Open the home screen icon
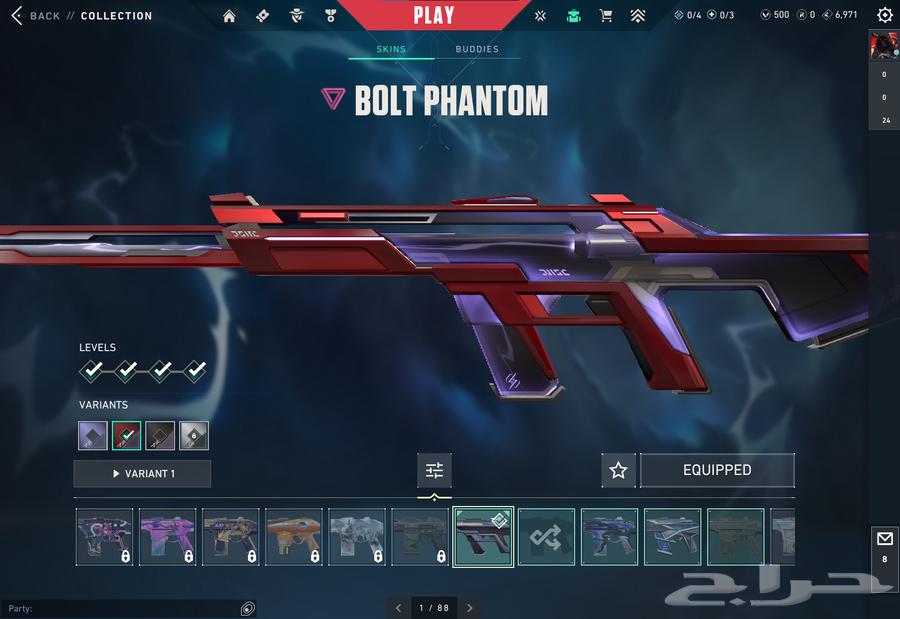The width and height of the screenshot is (900, 619). click(229, 16)
